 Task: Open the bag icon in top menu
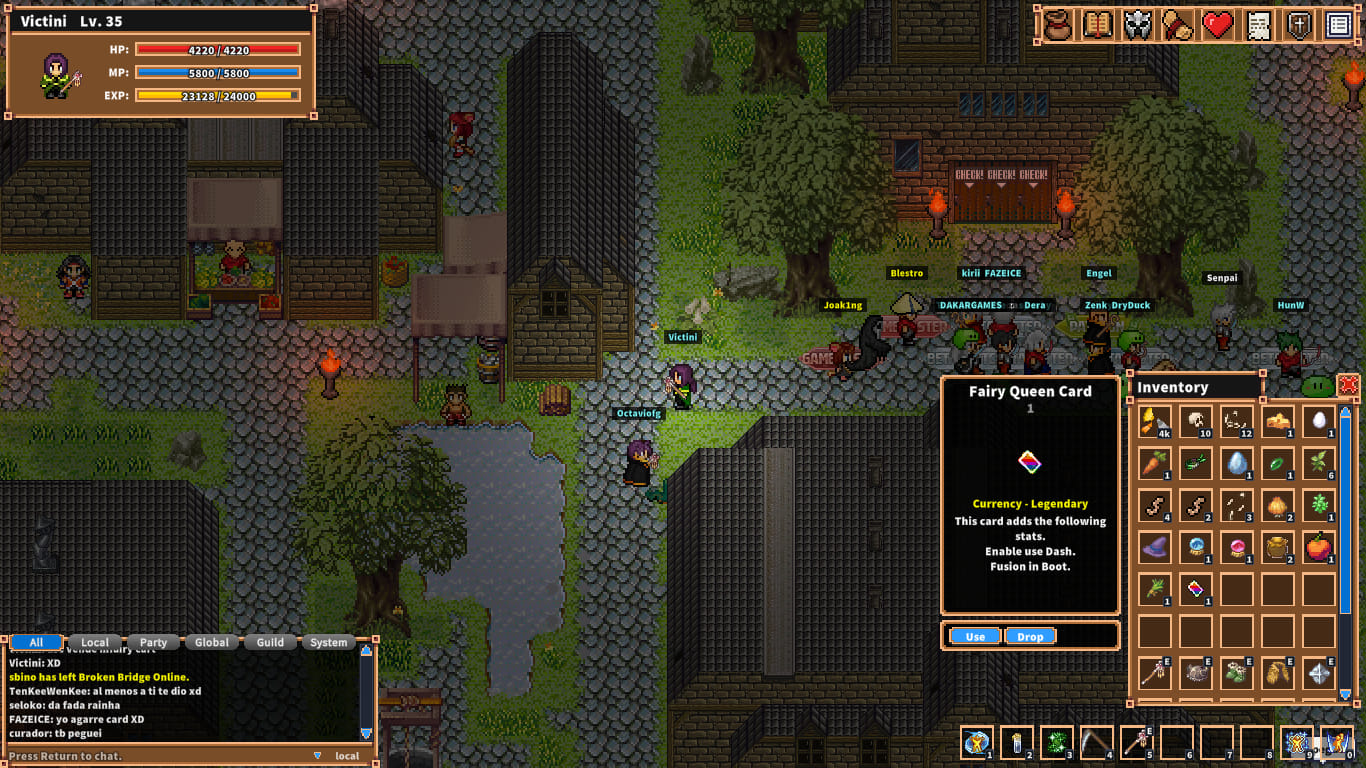pyautogui.click(x=1057, y=25)
